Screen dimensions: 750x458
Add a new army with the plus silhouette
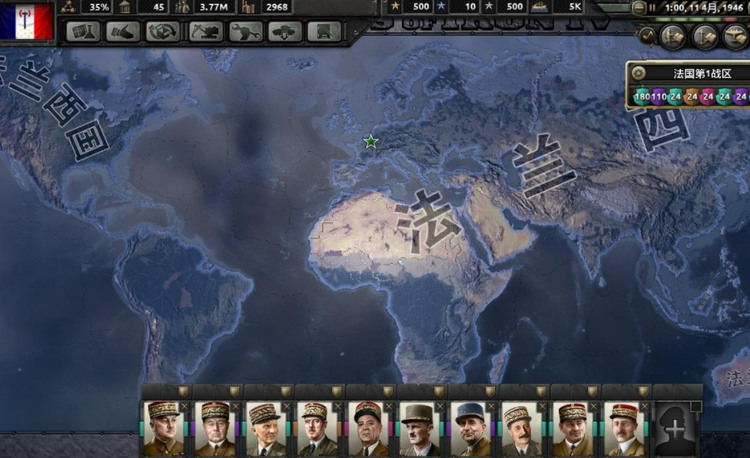(x=676, y=427)
